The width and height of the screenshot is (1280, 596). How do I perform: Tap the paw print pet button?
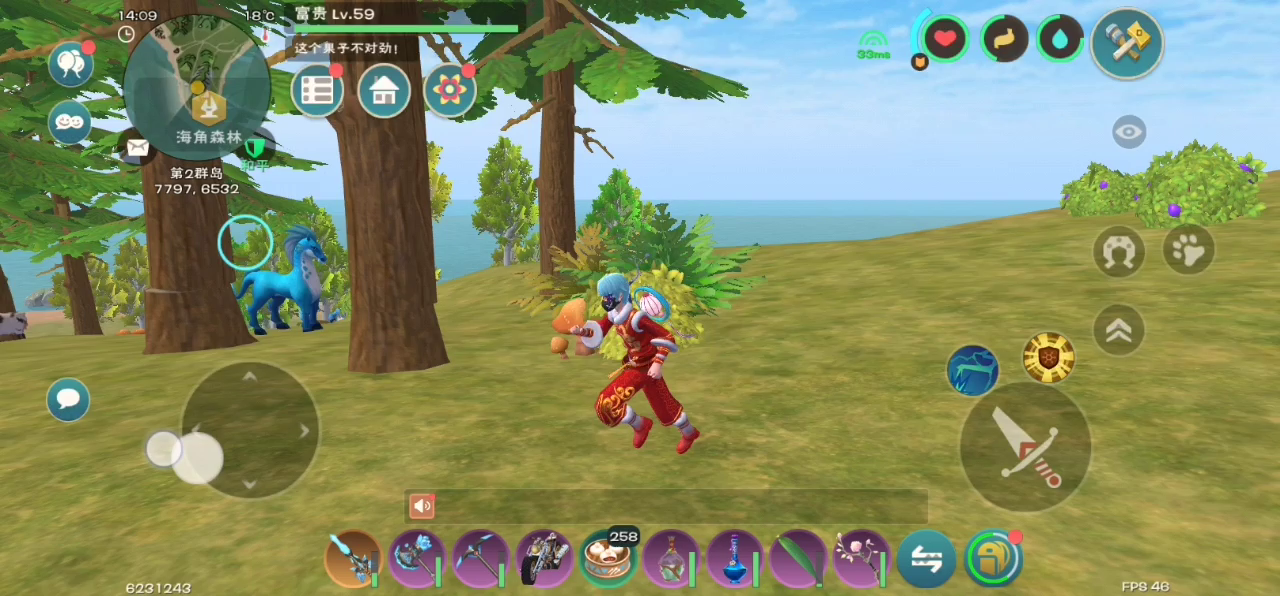1188,250
